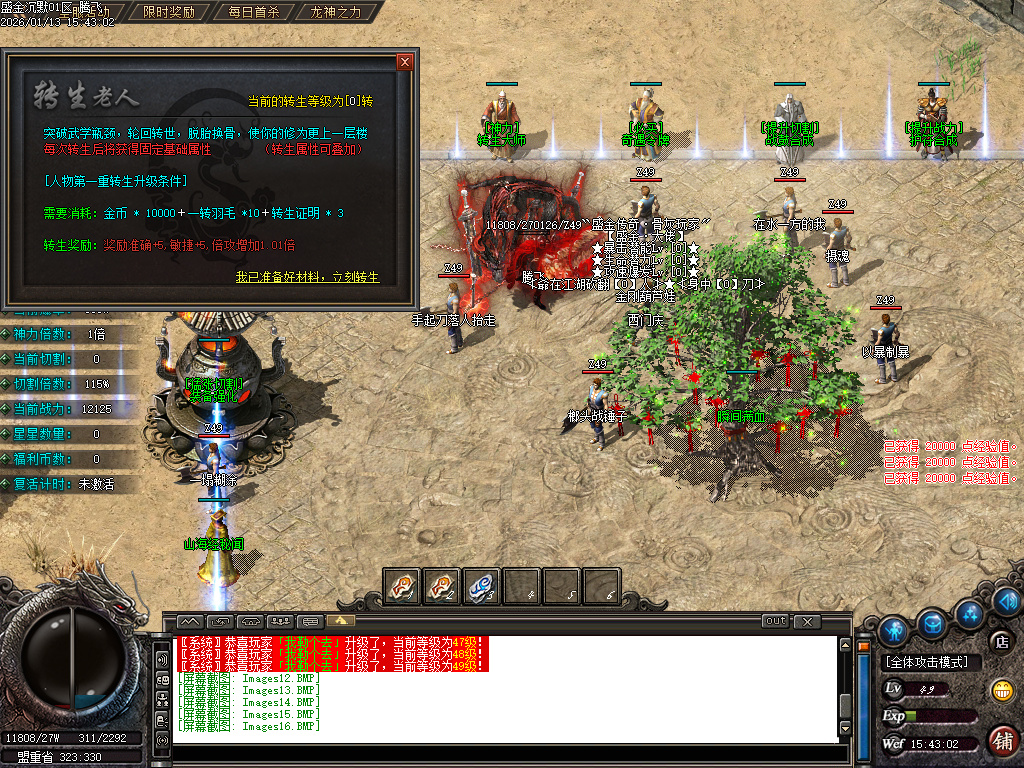
Task: Open the yellow smiley emote button
Action: click(1001, 689)
